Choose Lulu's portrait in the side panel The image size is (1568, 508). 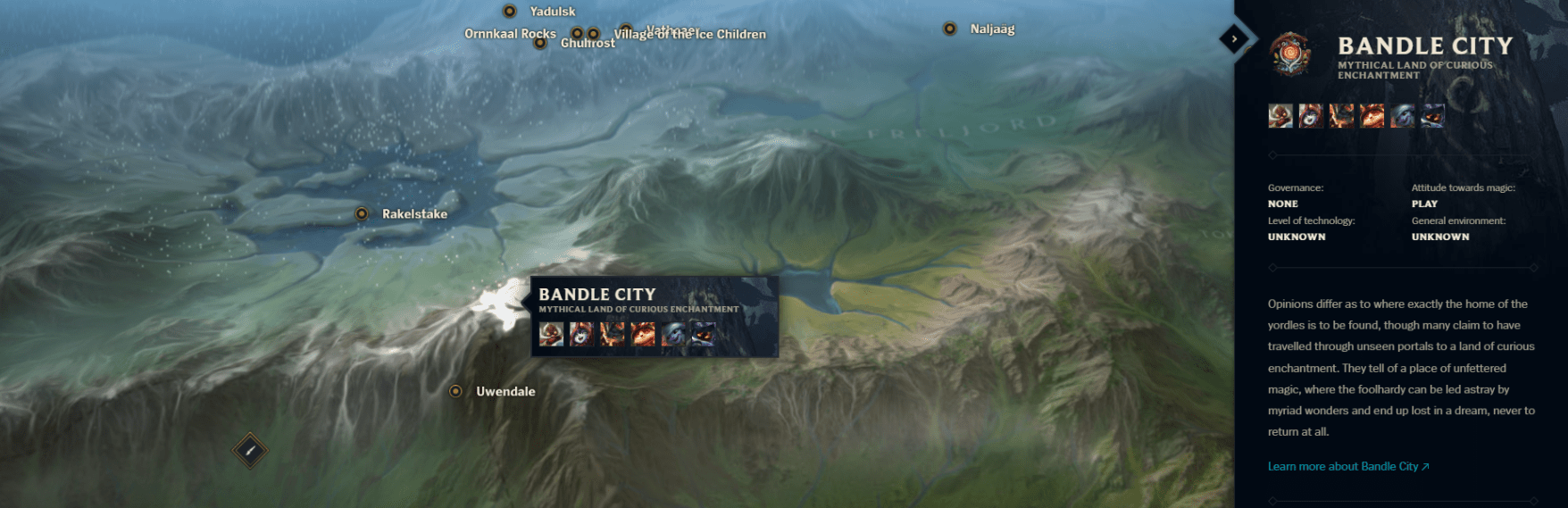click(x=1311, y=116)
